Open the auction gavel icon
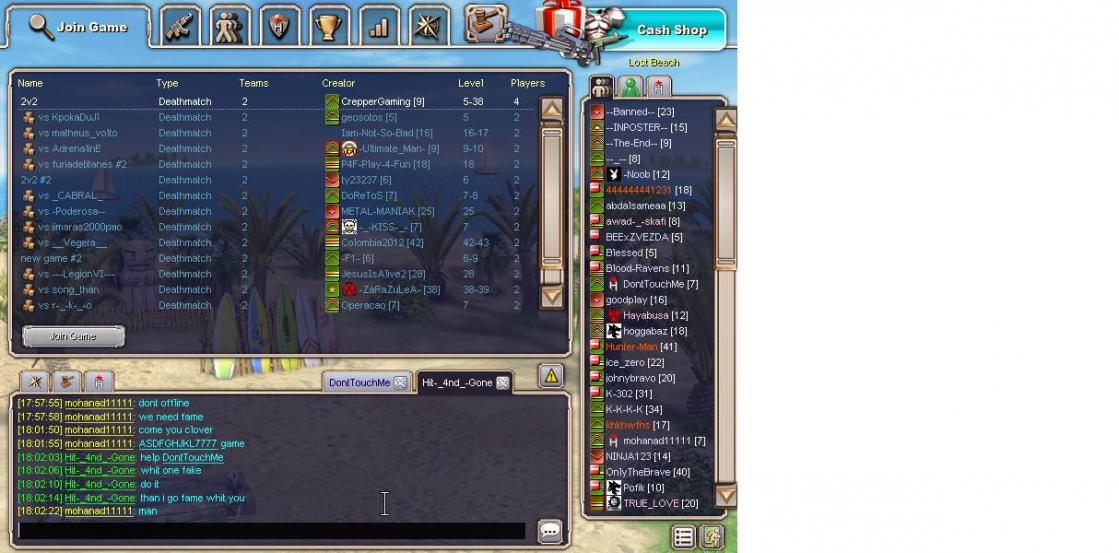 (485, 24)
